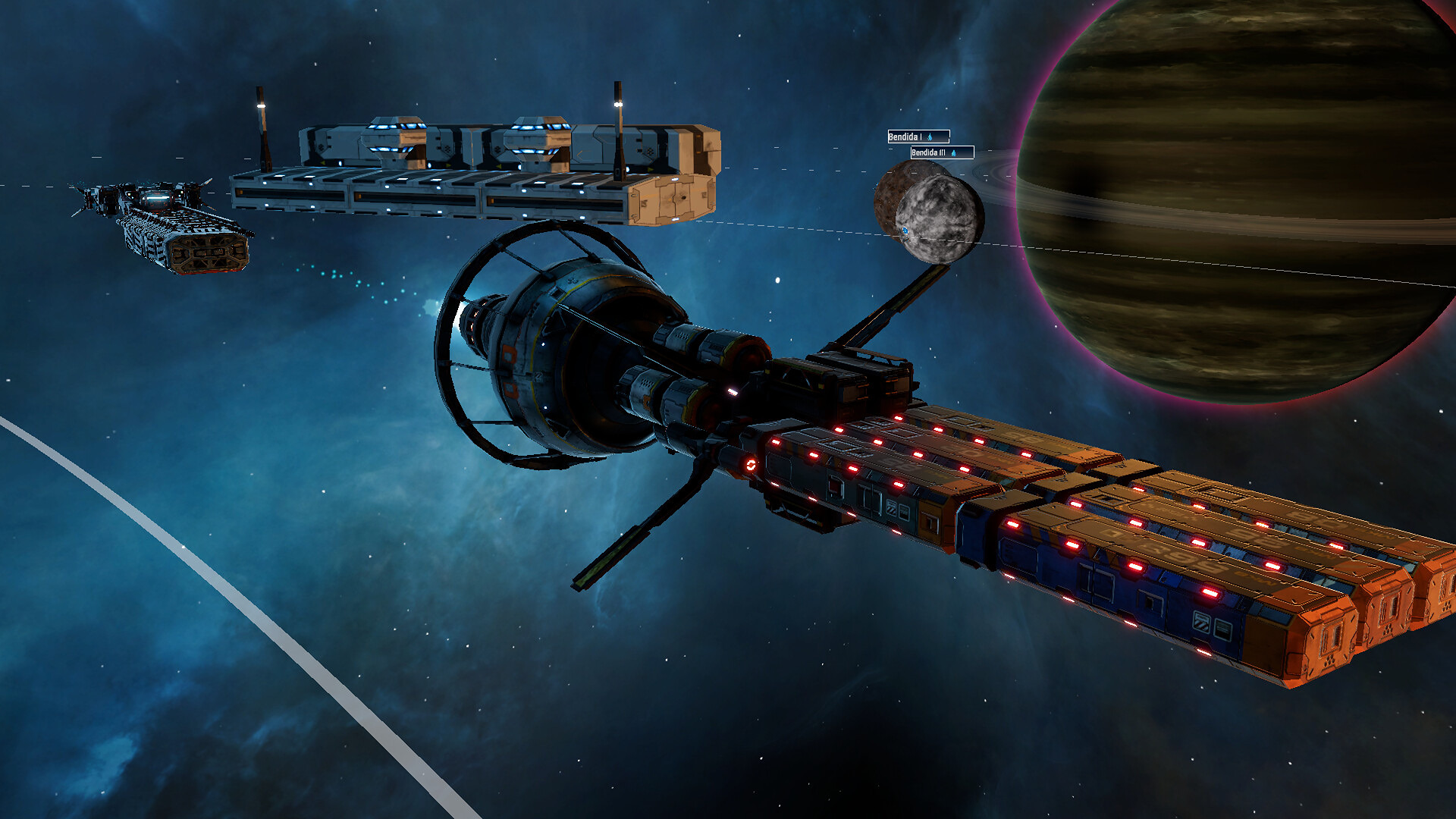Click the water resource icon beside Bendida I
1456x819 pixels.
click(x=930, y=136)
